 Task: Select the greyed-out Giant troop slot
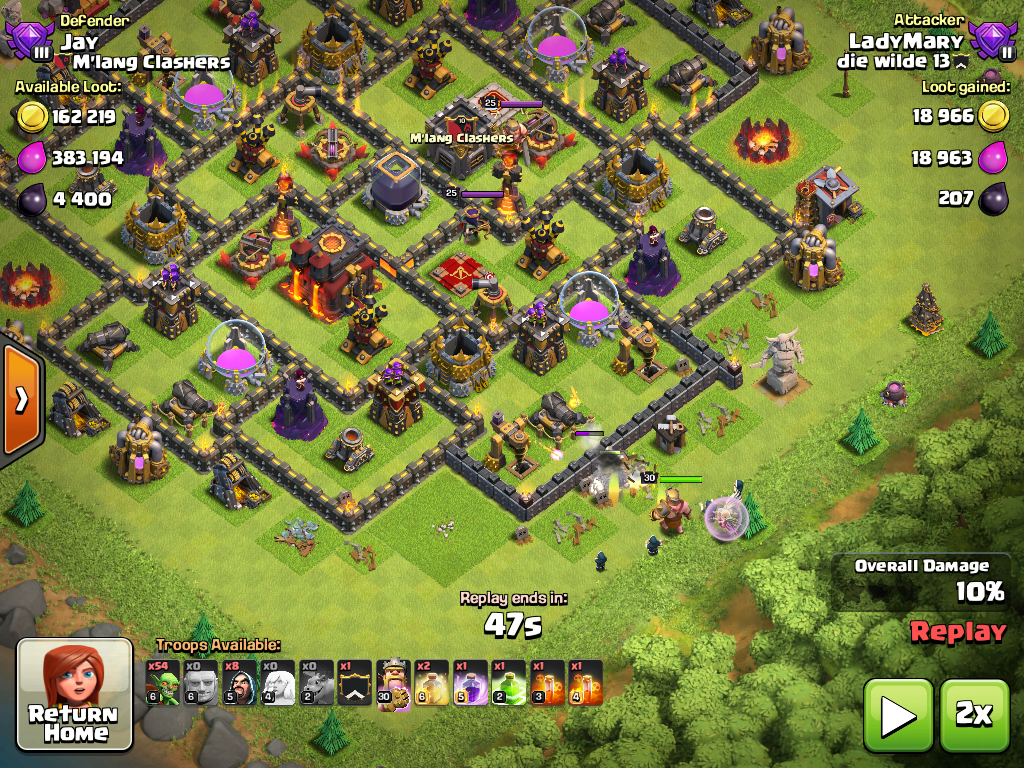coord(201,683)
